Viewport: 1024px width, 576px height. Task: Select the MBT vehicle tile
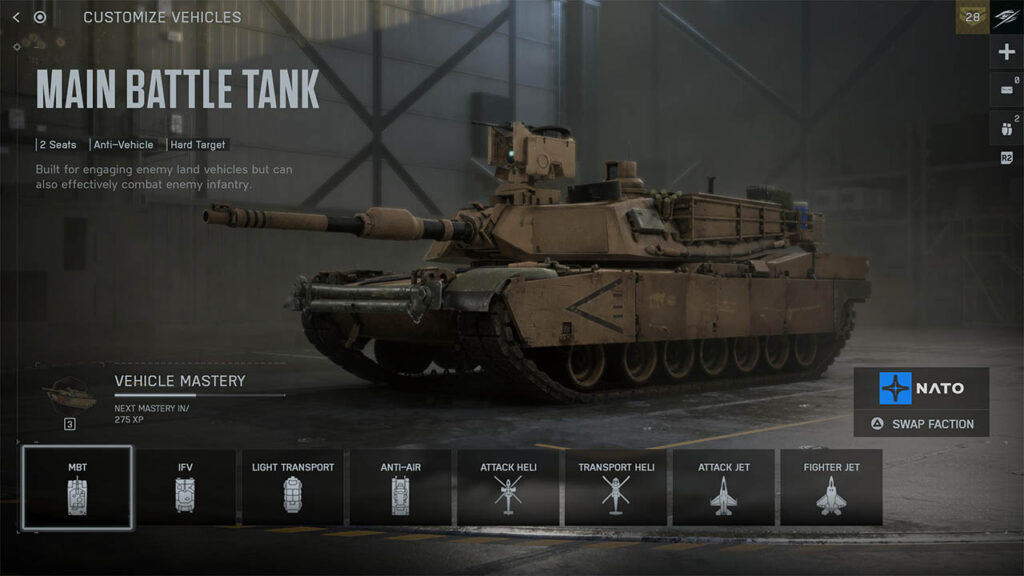[x=77, y=487]
